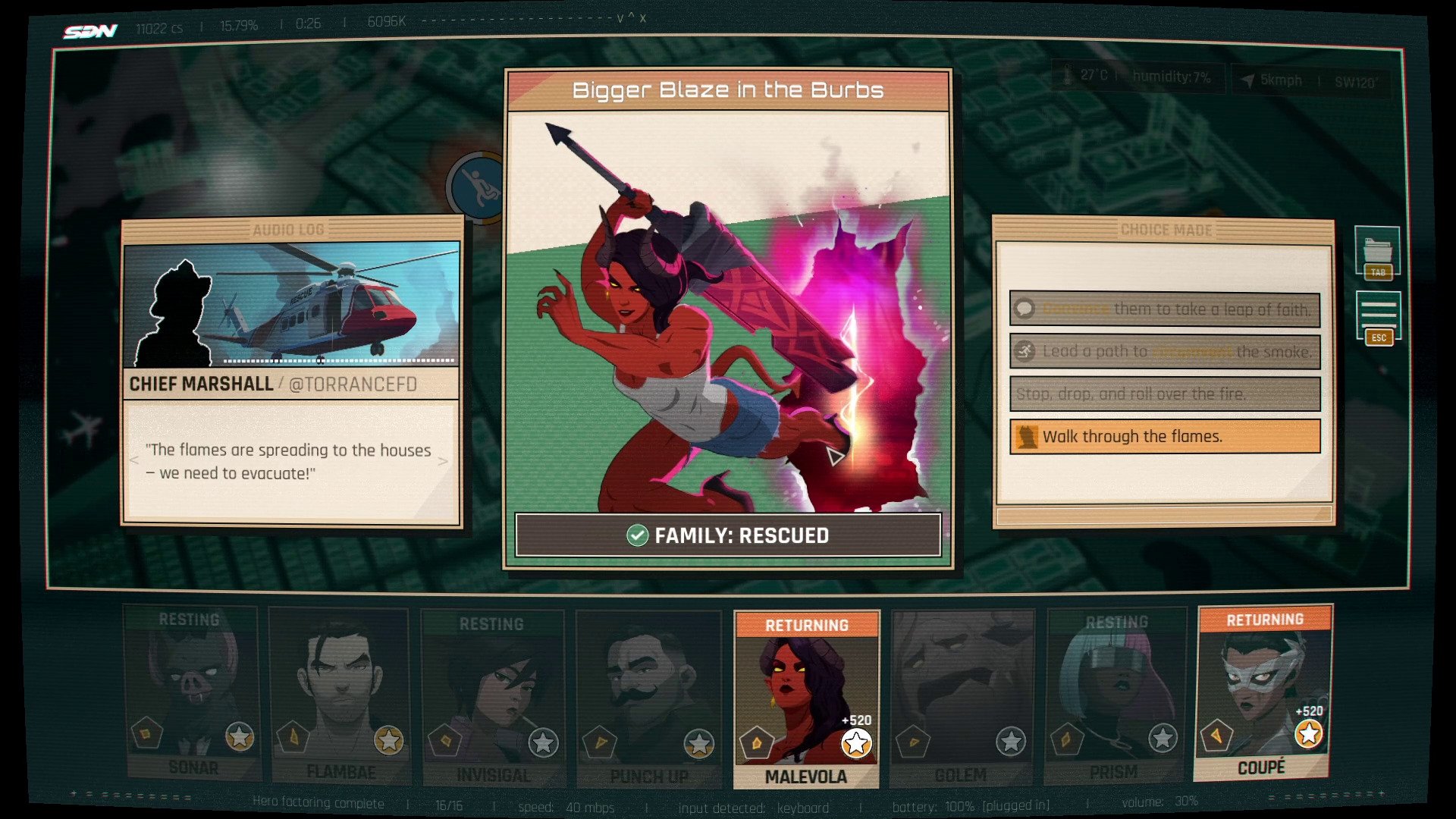The width and height of the screenshot is (1456, 819).
Task: Click the "Lead a path" smoke choice
Action: 1165,352
